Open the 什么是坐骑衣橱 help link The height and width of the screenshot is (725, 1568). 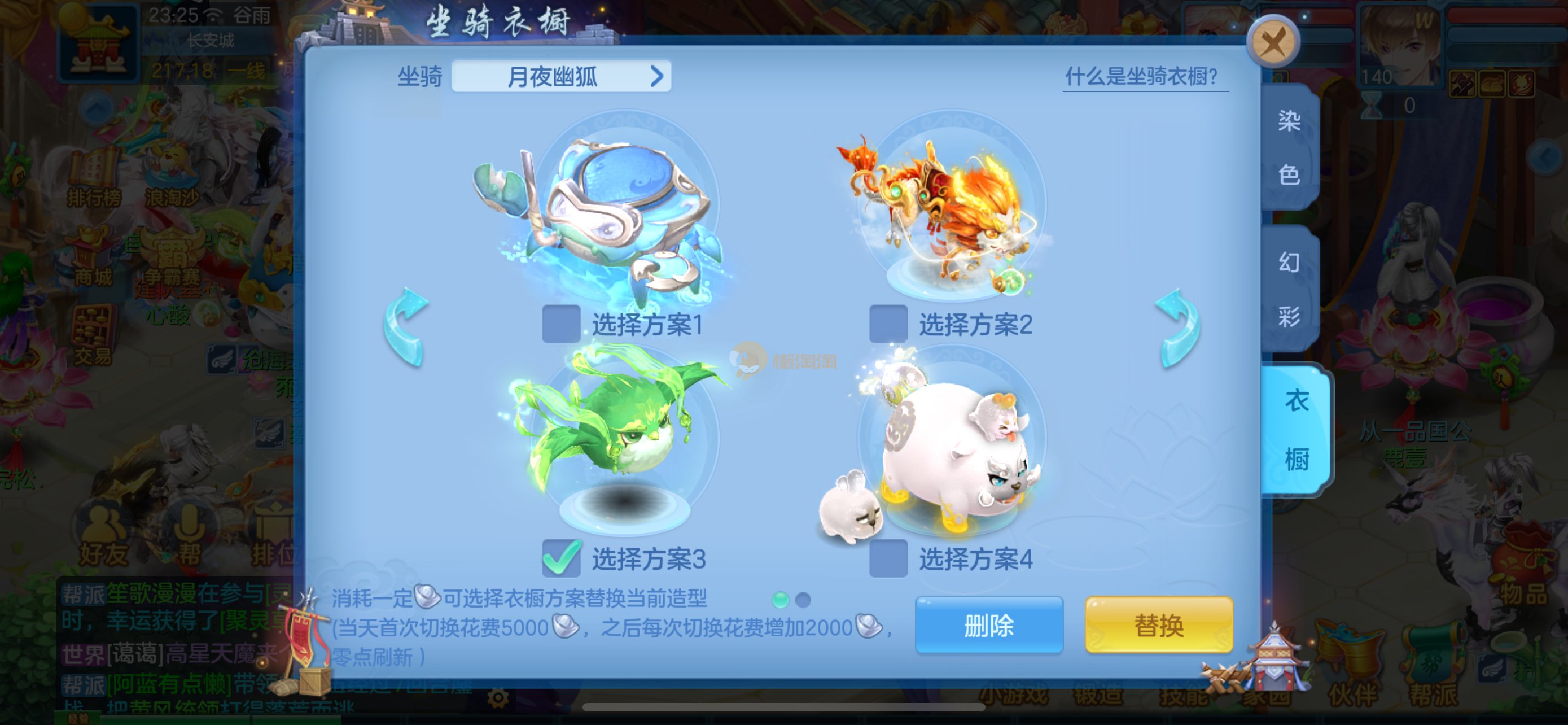click(x=1141, y=77)
